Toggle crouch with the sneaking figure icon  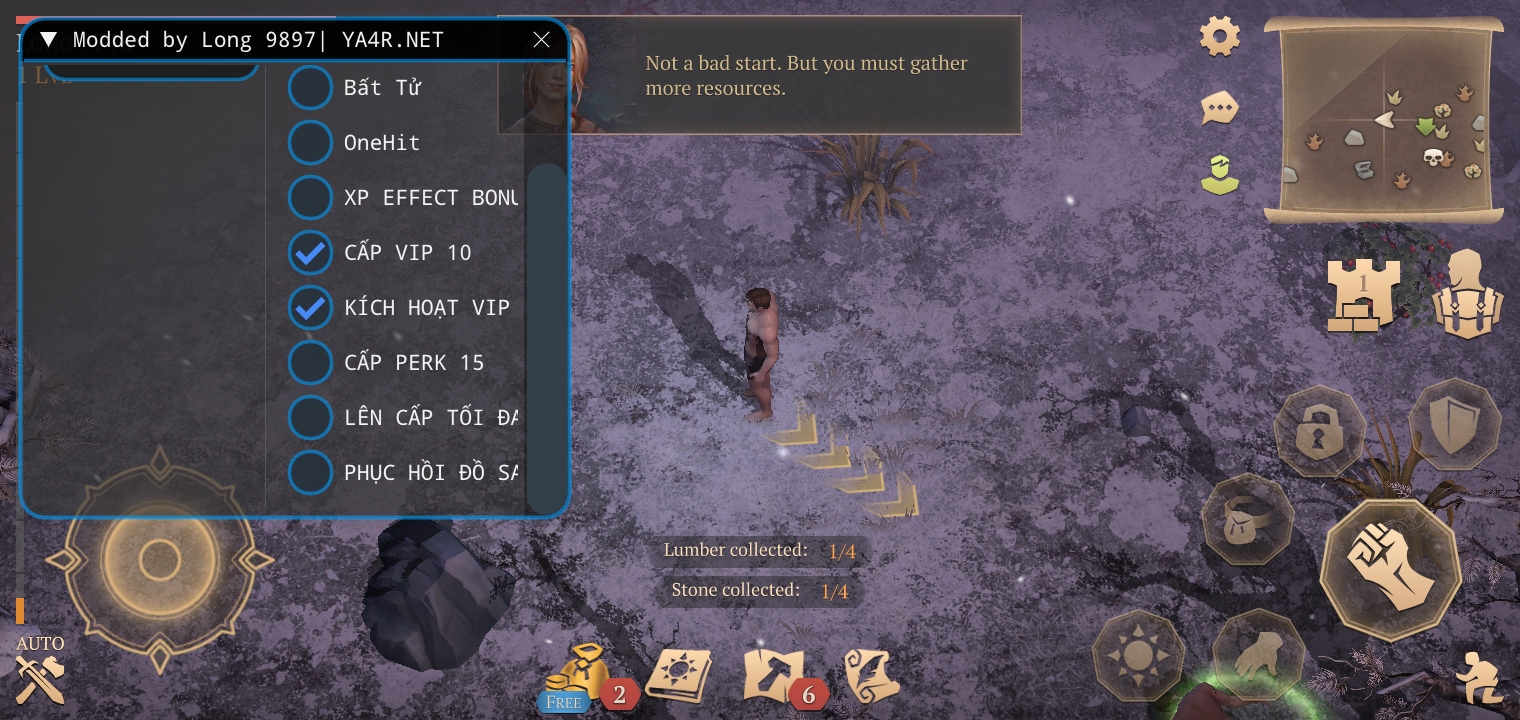[1478, 678]
